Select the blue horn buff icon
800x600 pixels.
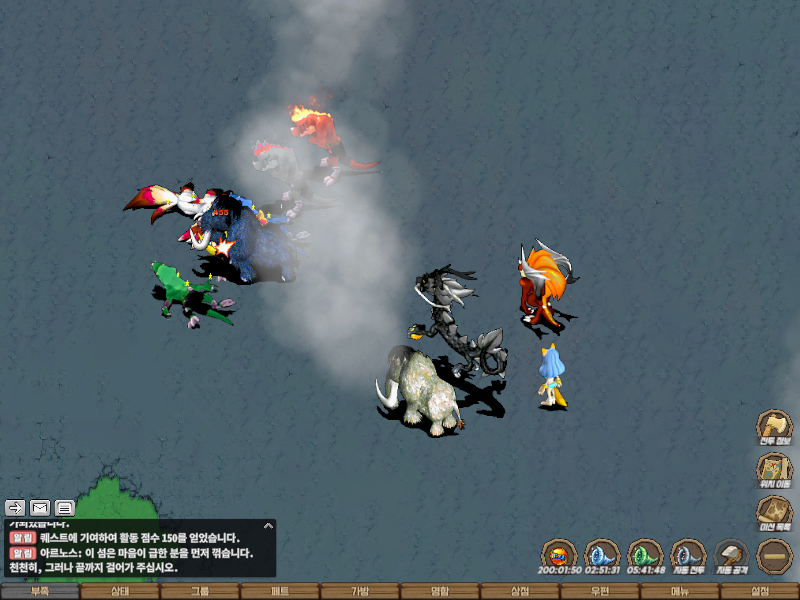pos(602,556)
